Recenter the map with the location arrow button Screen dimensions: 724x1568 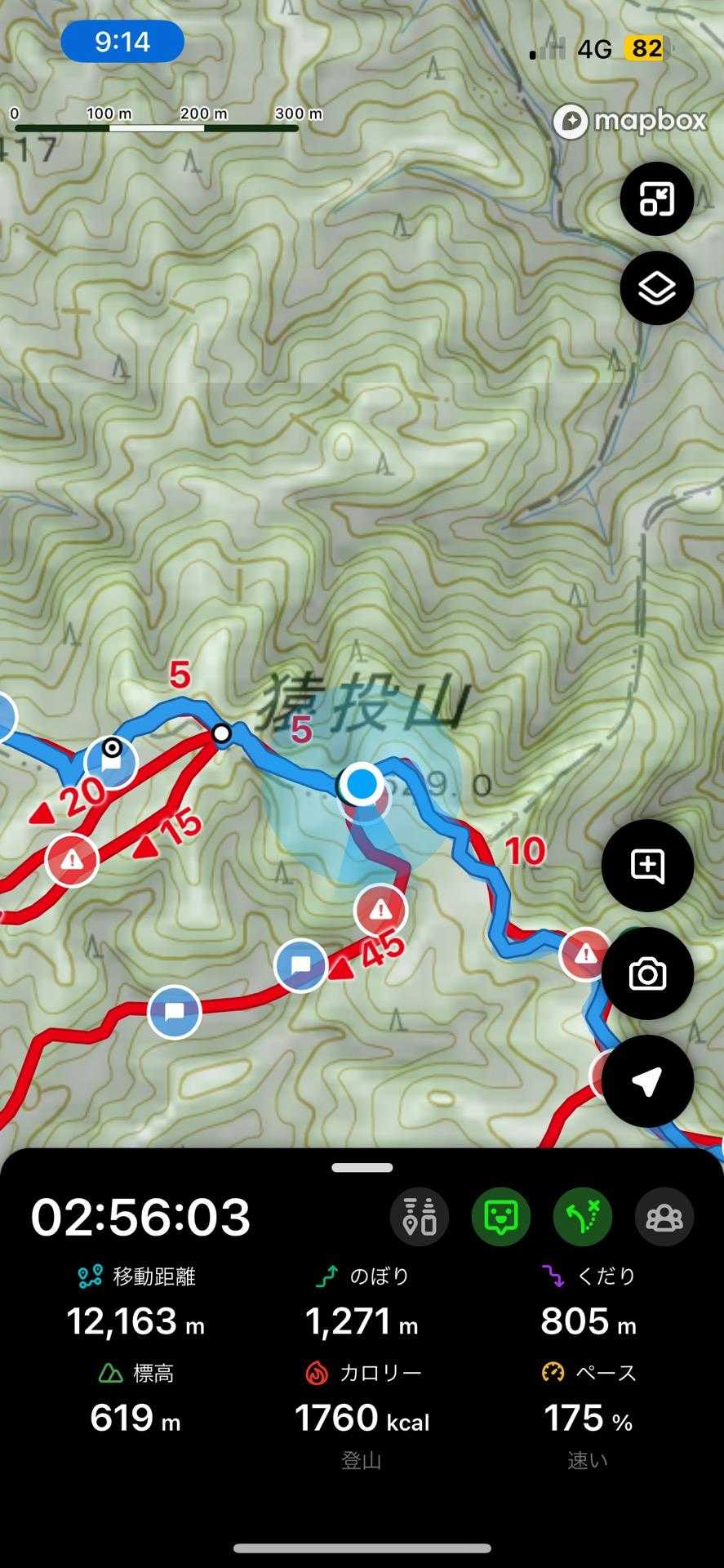coord(647,1081)
